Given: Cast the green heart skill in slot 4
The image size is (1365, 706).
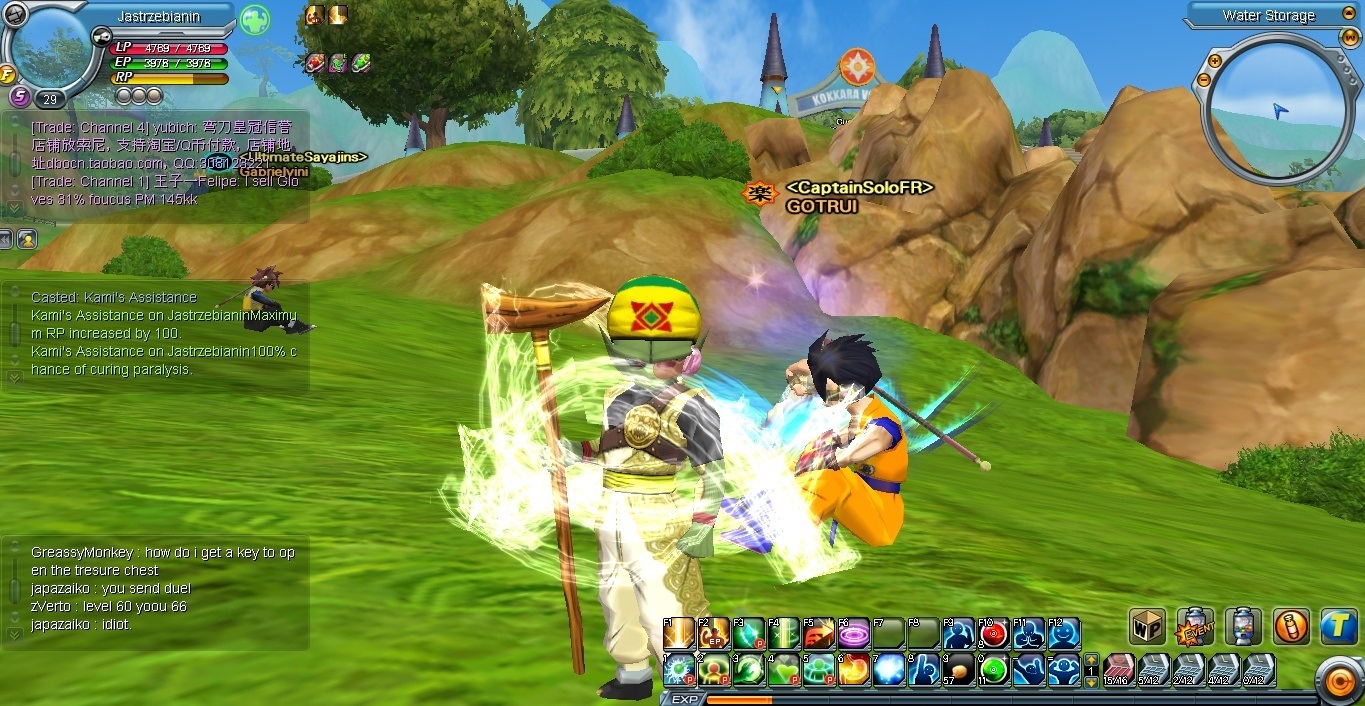Looking at the screenshot, I should click(784, 669).
